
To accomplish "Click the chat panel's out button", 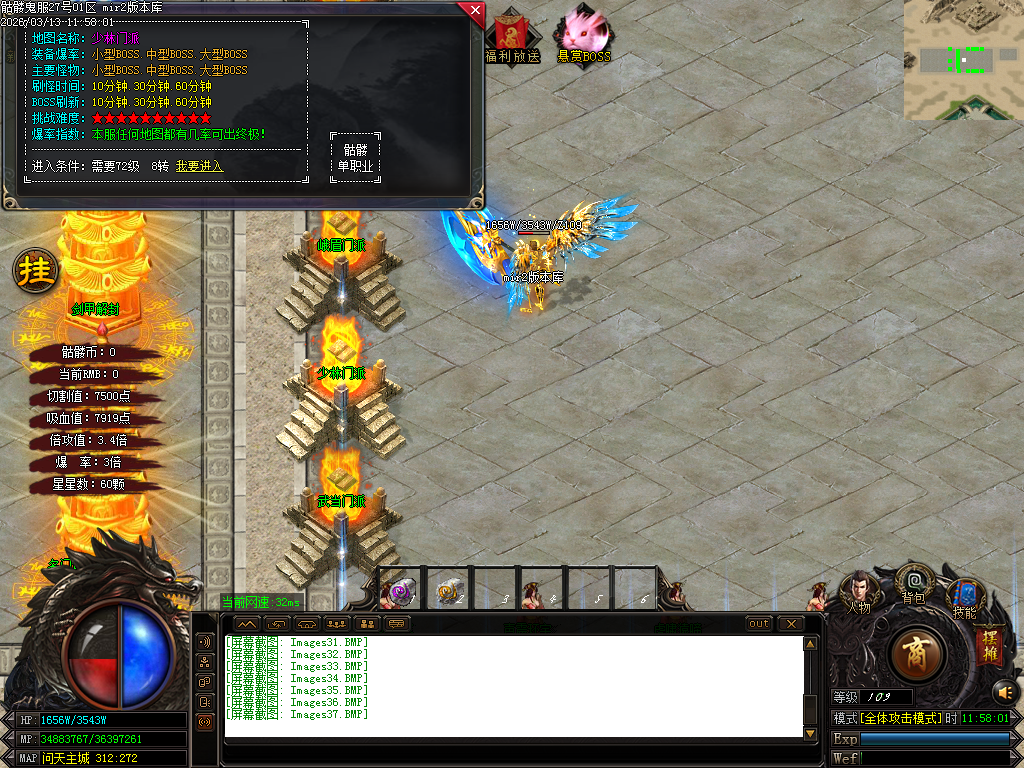I will coord(759,624).
